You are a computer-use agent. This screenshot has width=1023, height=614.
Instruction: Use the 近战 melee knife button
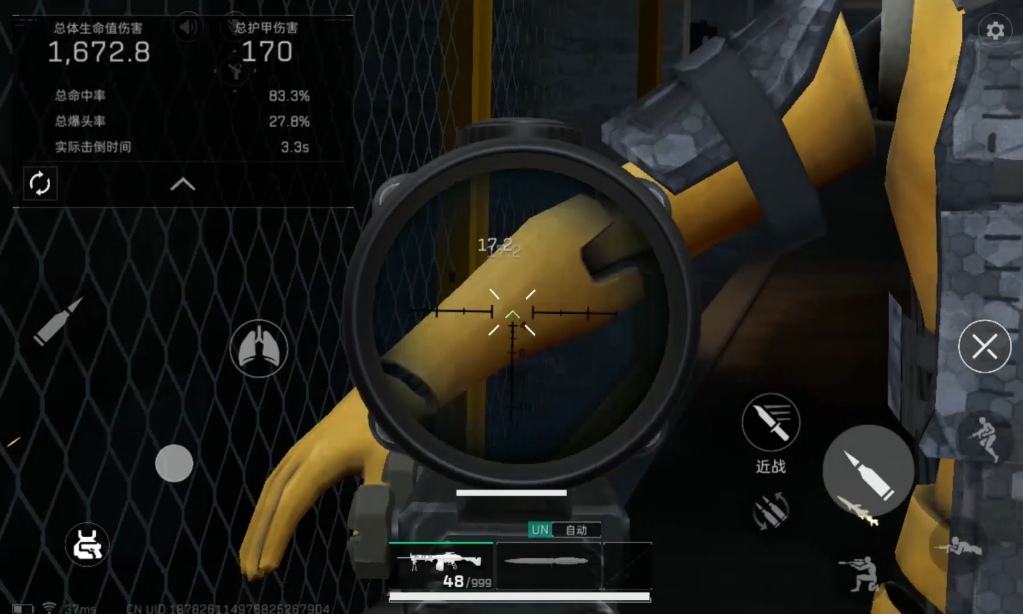770,423
